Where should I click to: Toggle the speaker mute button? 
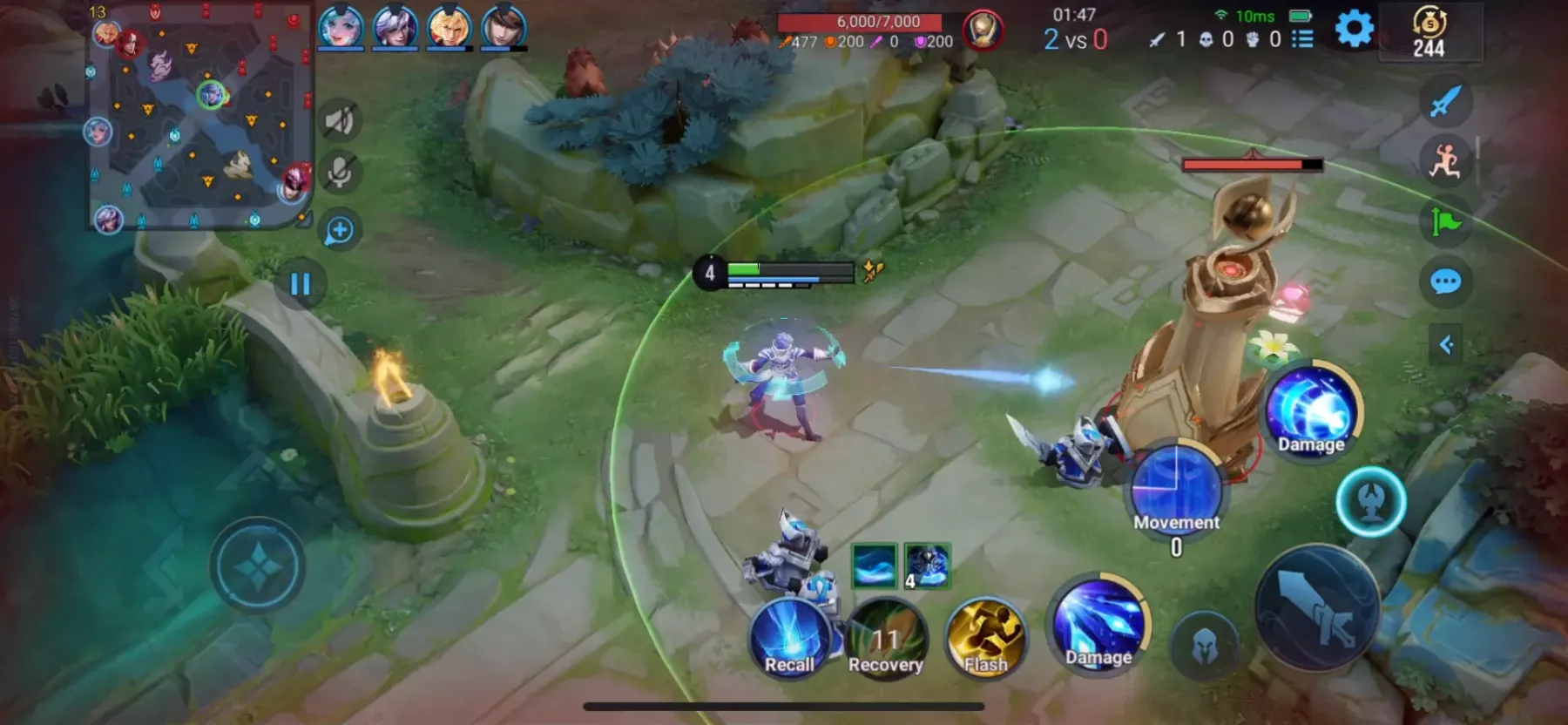point(339,120)
